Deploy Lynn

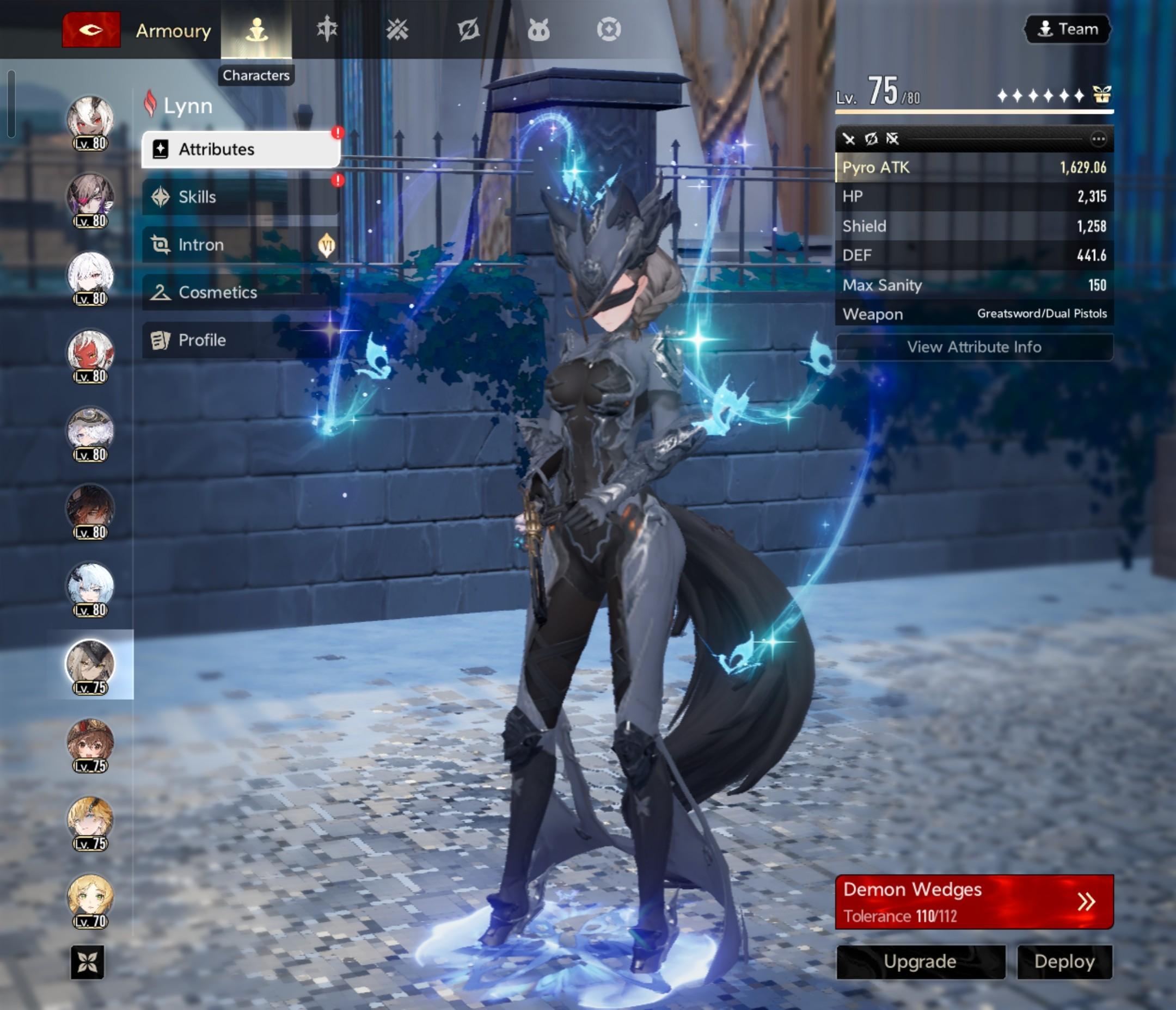[1064, 961]
